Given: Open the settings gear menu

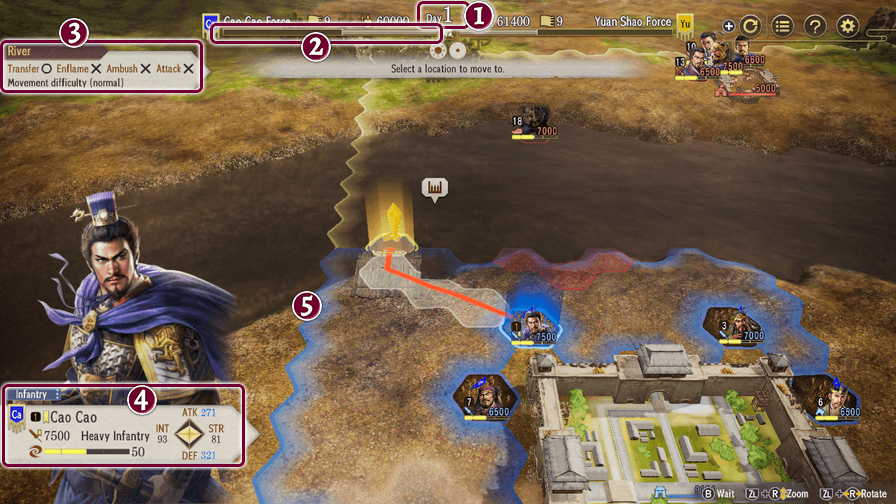Looking at the screenshot, I should click(848, 27).
